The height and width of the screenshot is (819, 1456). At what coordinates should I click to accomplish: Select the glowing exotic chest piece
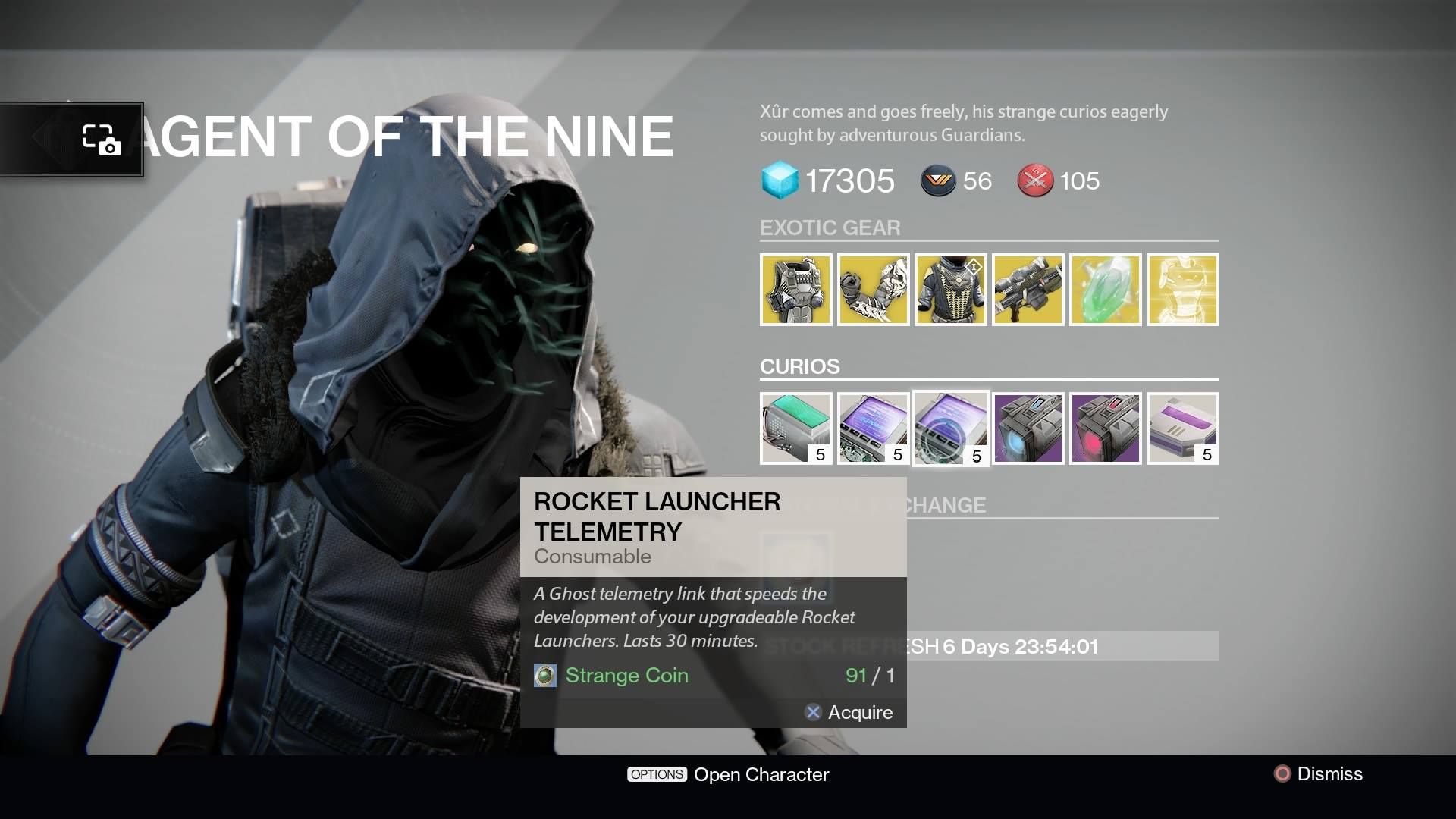pyautogui.click(x=1183, y=290)
